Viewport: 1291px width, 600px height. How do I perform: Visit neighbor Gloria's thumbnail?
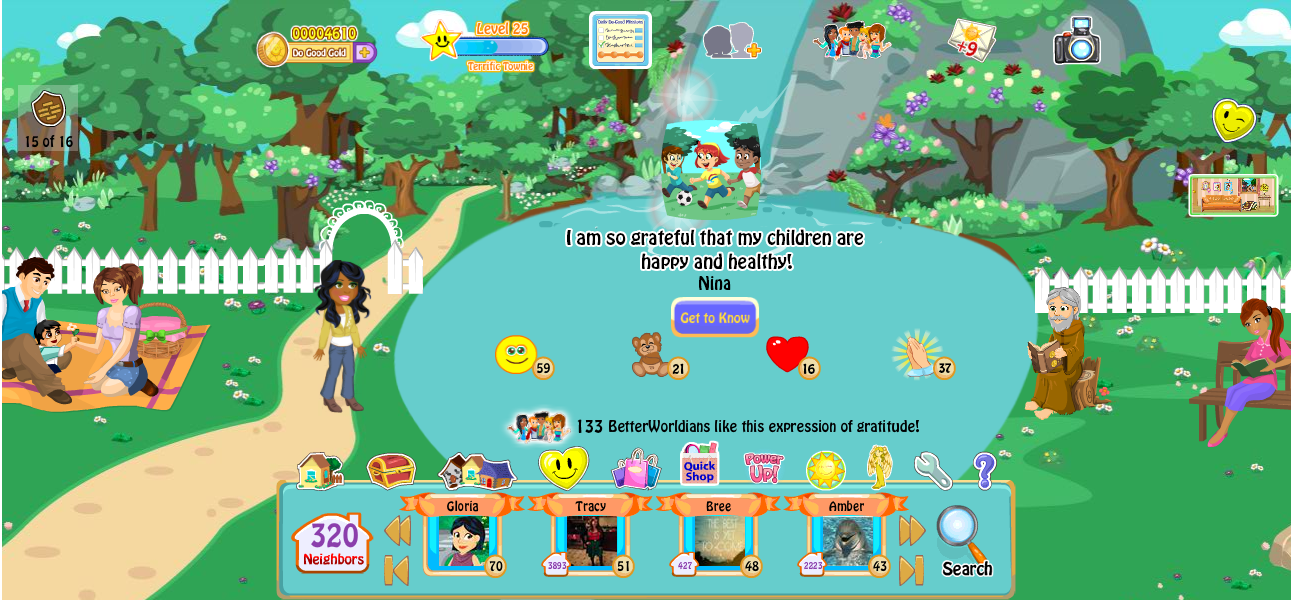tap(462, 541)
